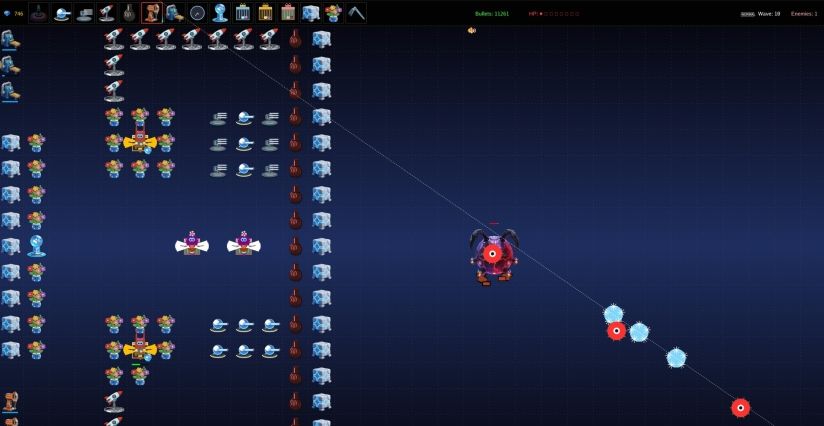Select the blue drilling machine icon
The image size is (824, 426).
pyautogui.click(x=174, y=13)
